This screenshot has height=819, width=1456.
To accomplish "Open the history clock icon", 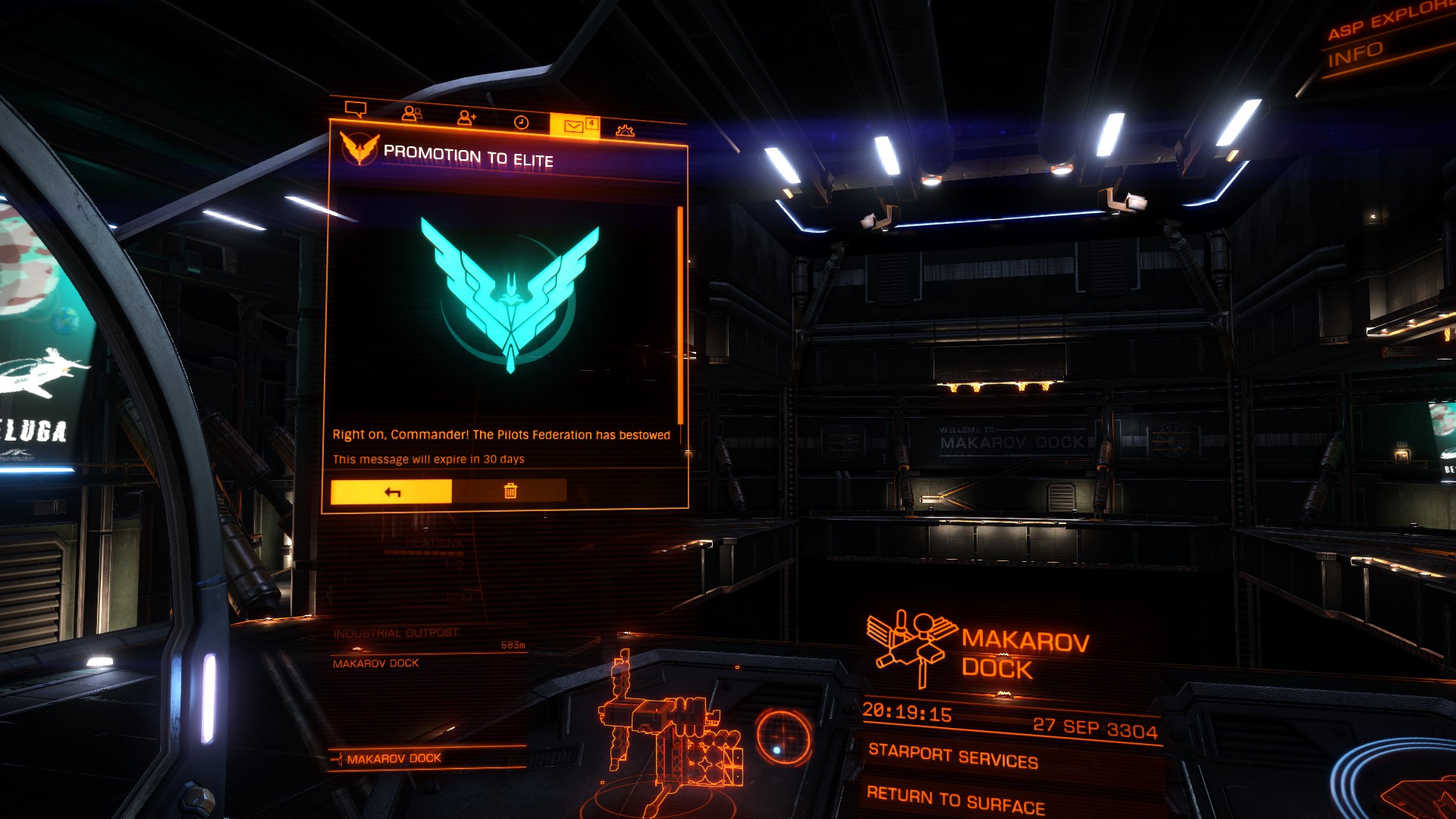I will click(x=522, y=123).
